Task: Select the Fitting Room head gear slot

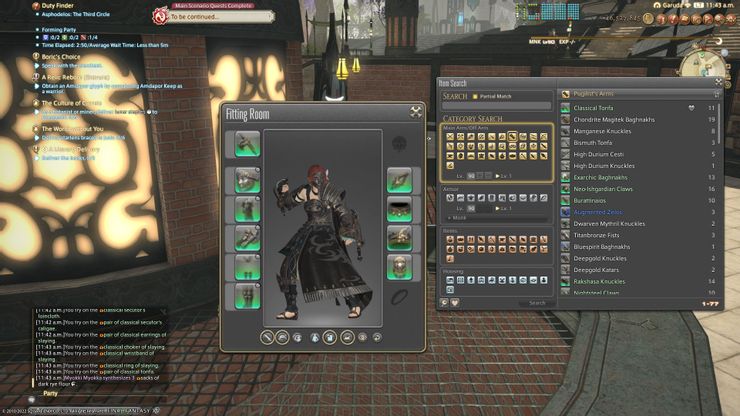Action: [x=247, y=180]
